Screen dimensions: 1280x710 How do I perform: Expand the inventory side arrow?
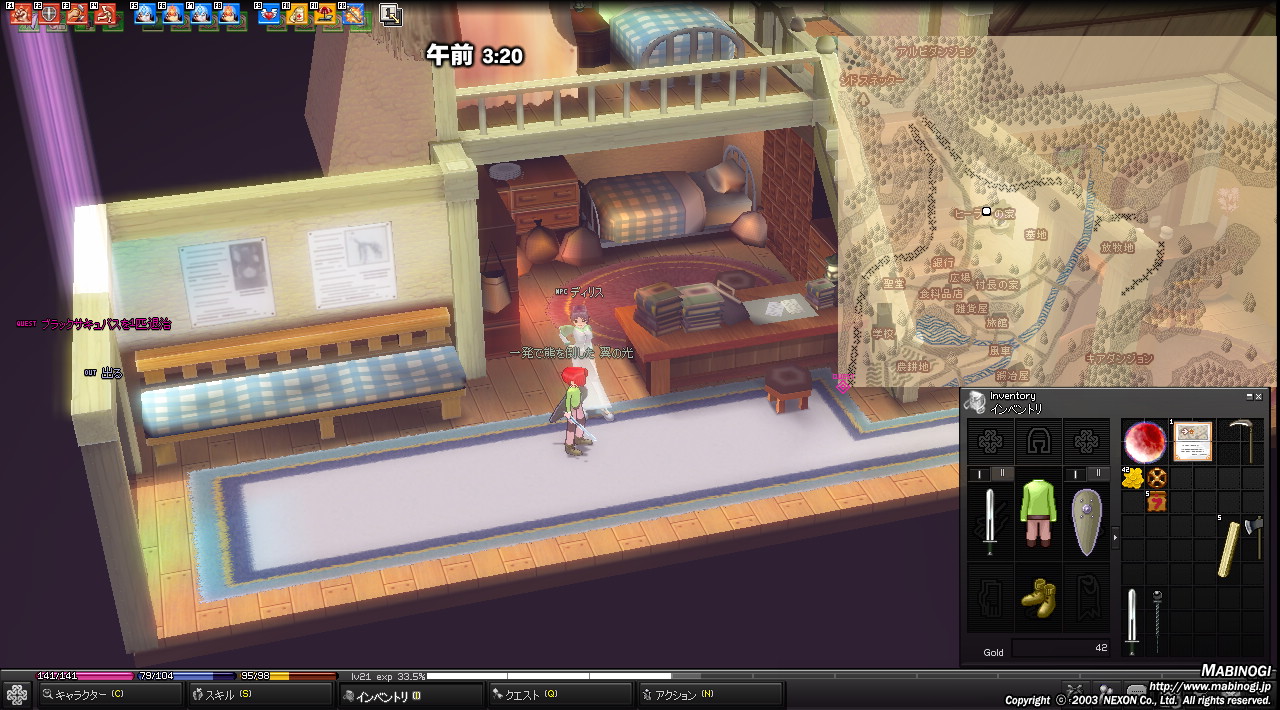[x=1116, y=538]
